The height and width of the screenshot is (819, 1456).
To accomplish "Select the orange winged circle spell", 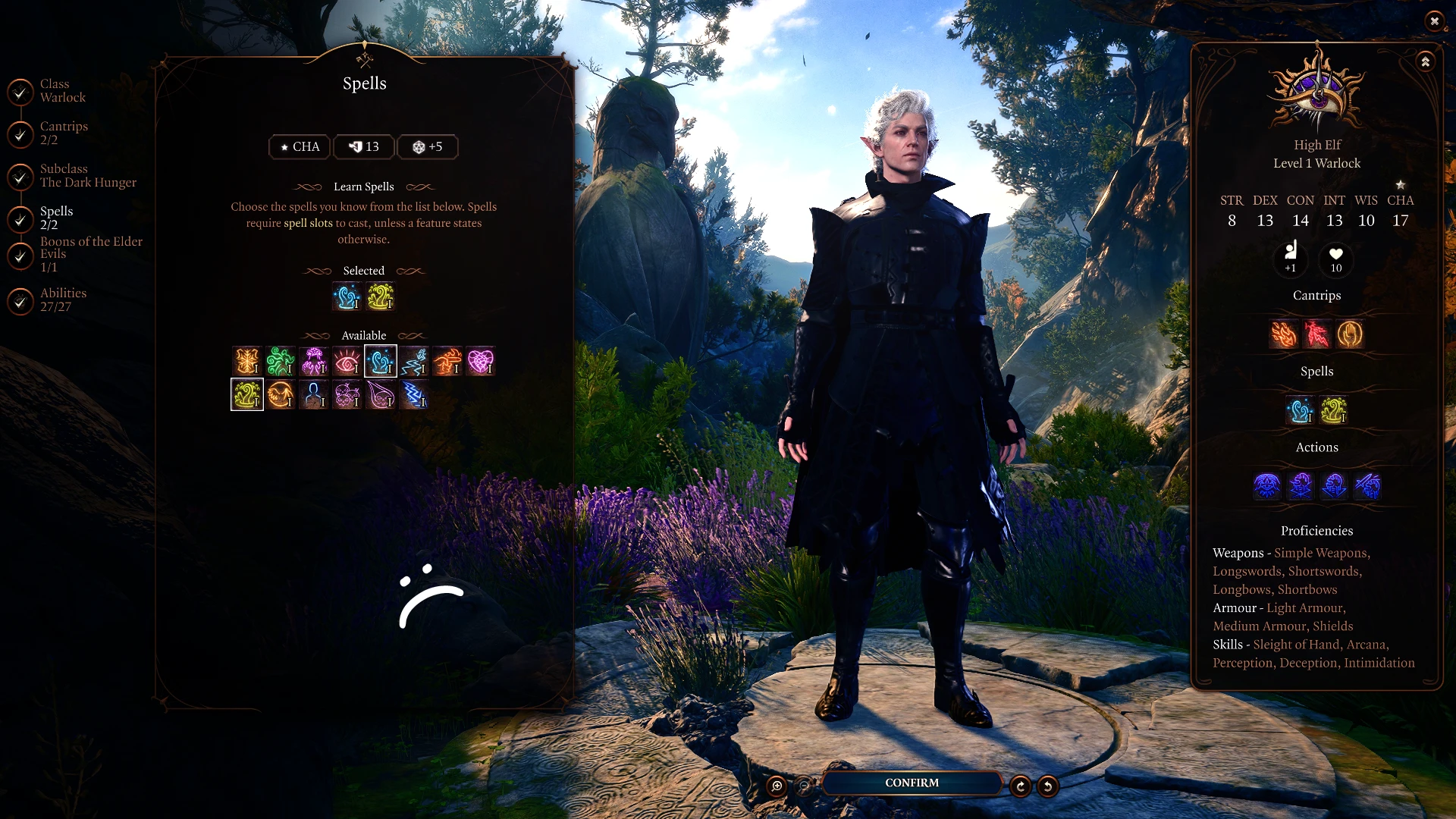I will pos(281,395).
